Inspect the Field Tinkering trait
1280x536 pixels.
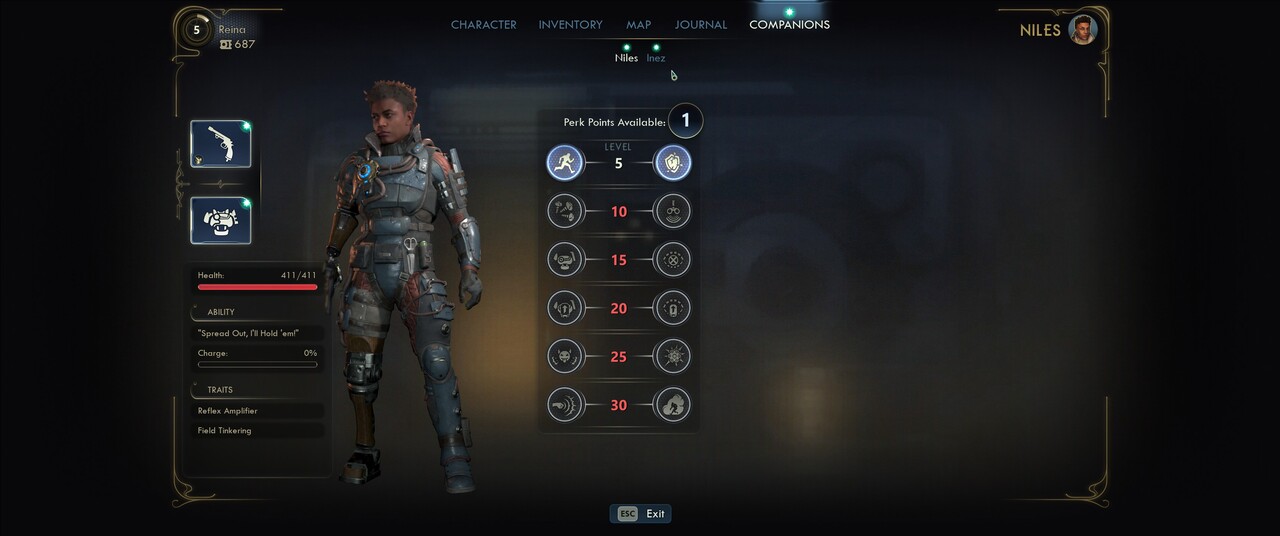pyautogui.click(x=259, y=431)
